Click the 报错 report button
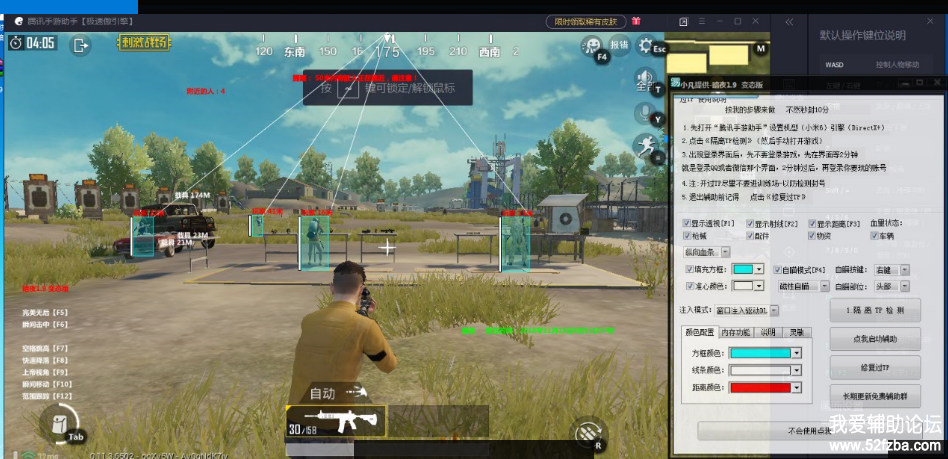 [x=619, y=44]
